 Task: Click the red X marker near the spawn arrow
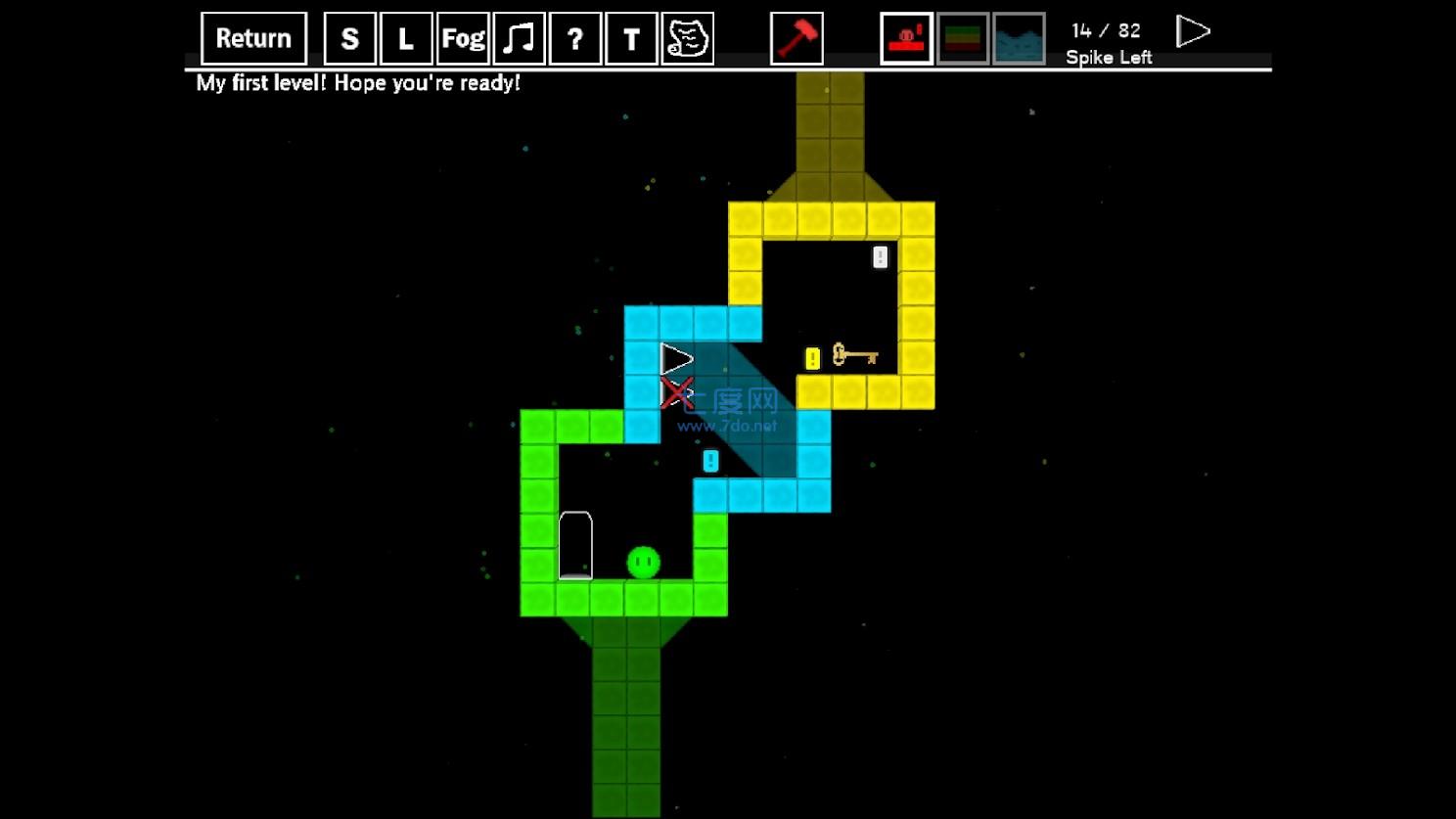[677, 393]
